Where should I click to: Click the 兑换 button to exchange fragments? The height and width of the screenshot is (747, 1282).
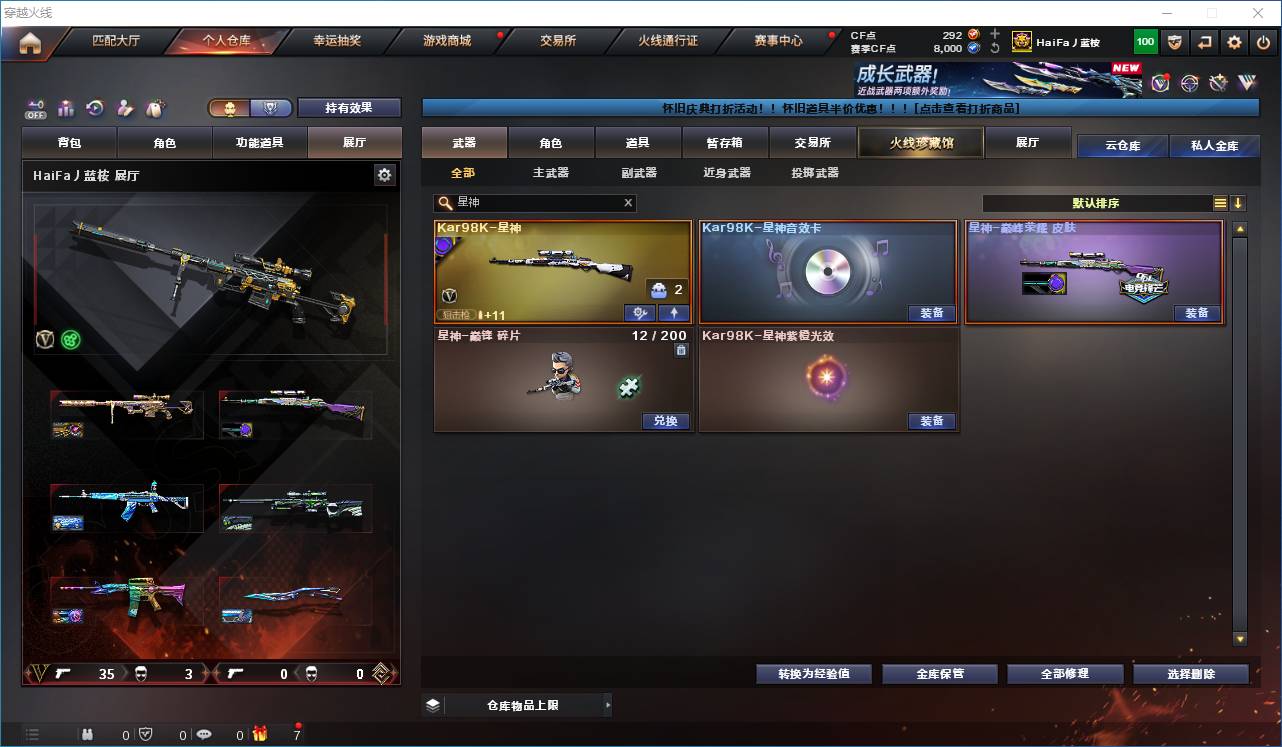pos(665,421)
